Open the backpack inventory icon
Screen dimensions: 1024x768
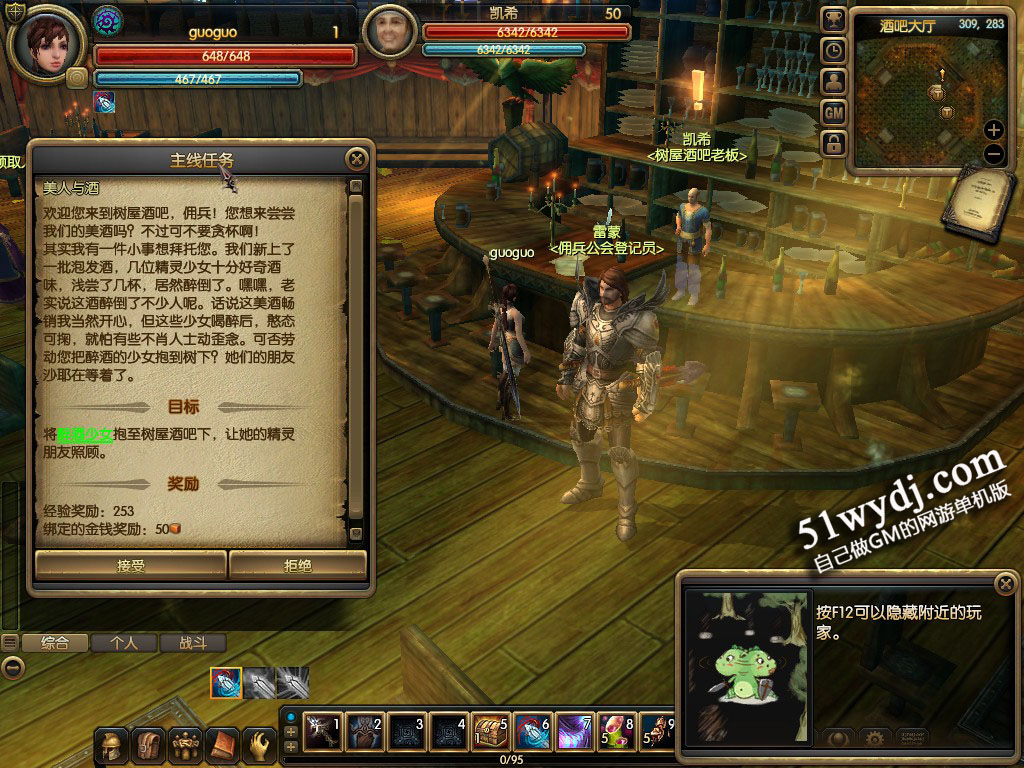[149, 745]
